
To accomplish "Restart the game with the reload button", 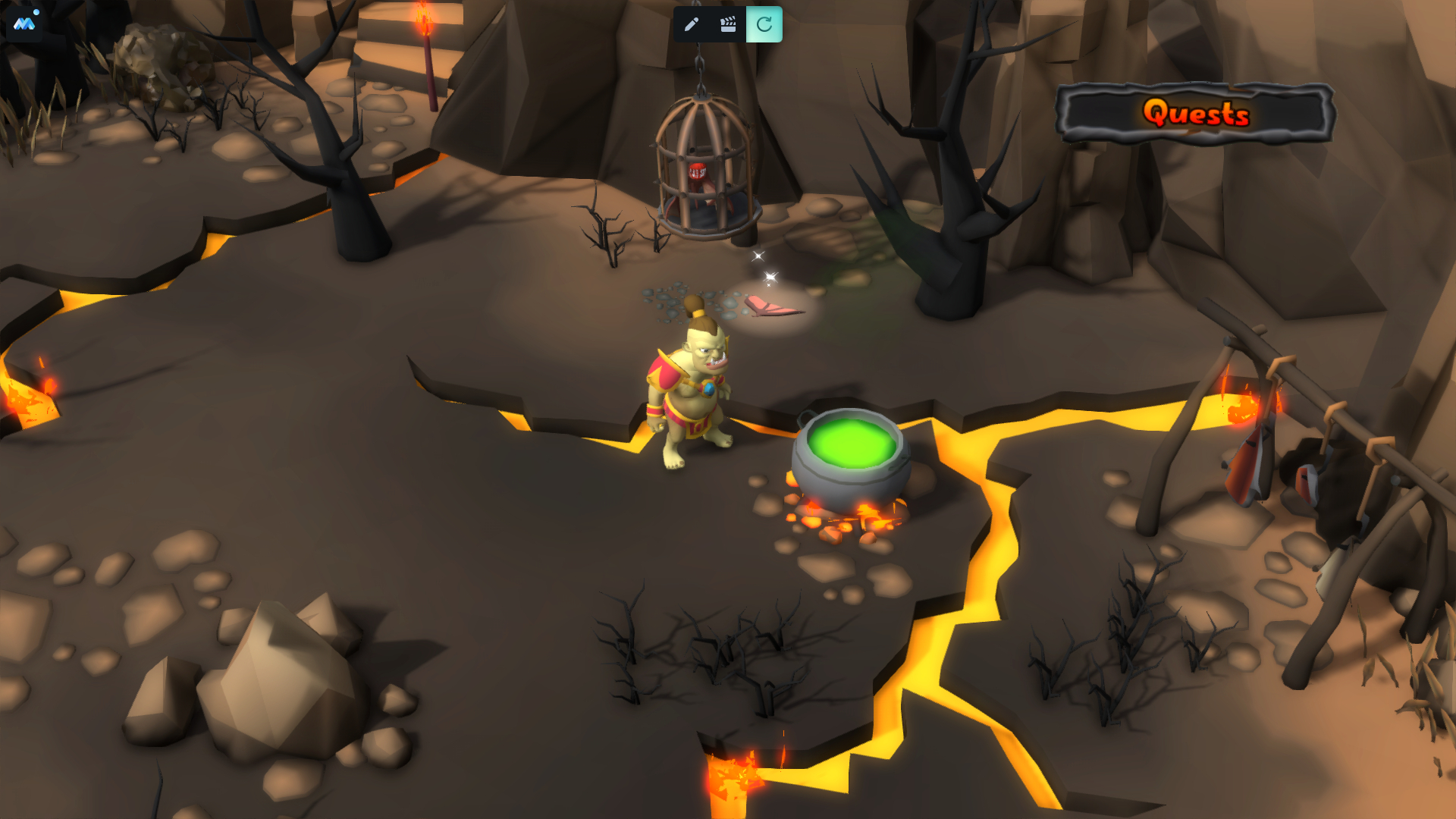I will click(764, 24).
